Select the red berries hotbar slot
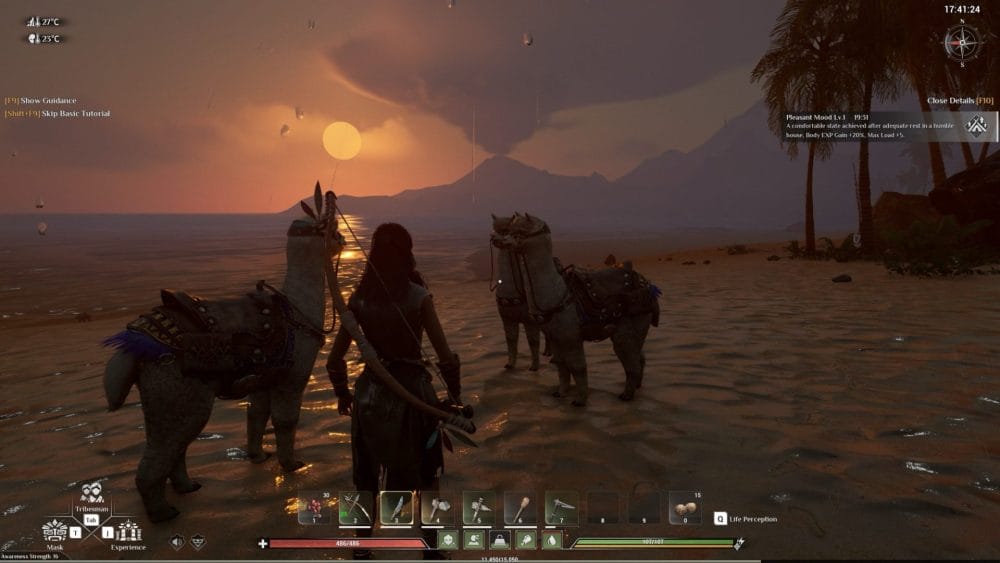The width and height of the screenshot is (1000, 563). [314, 508]
